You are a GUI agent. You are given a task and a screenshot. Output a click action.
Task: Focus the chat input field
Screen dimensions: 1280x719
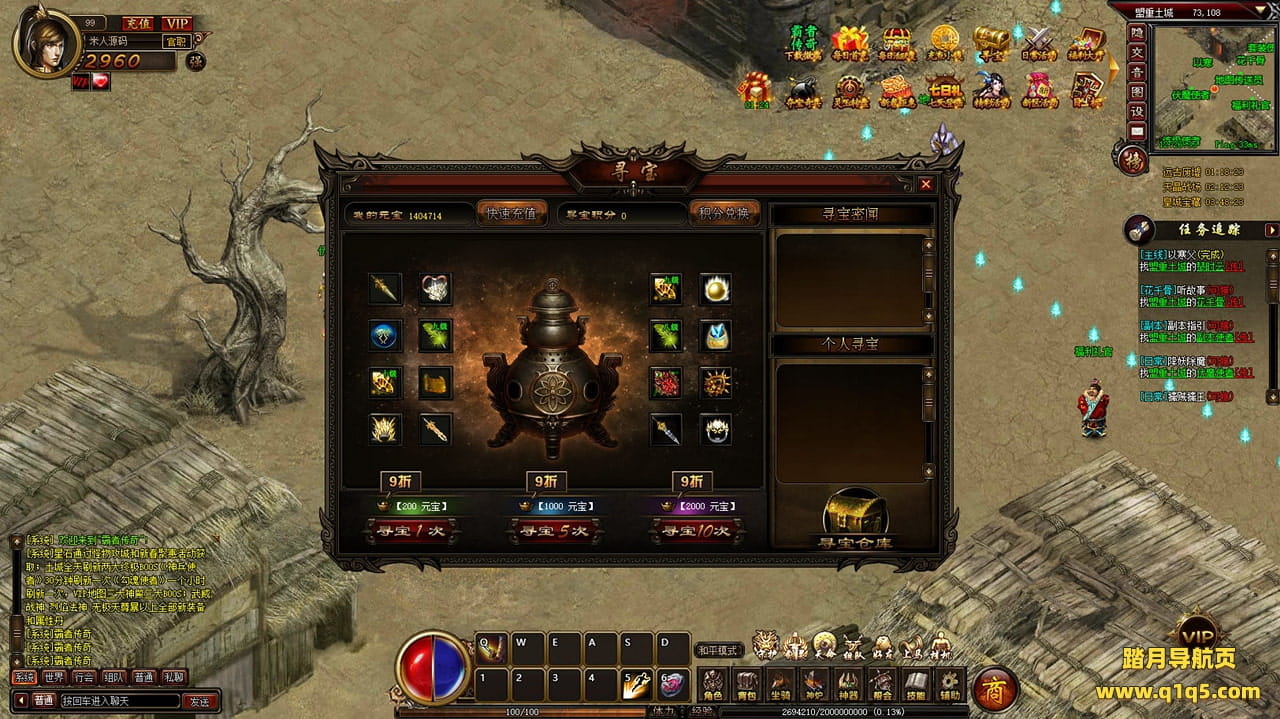point(120,701)
